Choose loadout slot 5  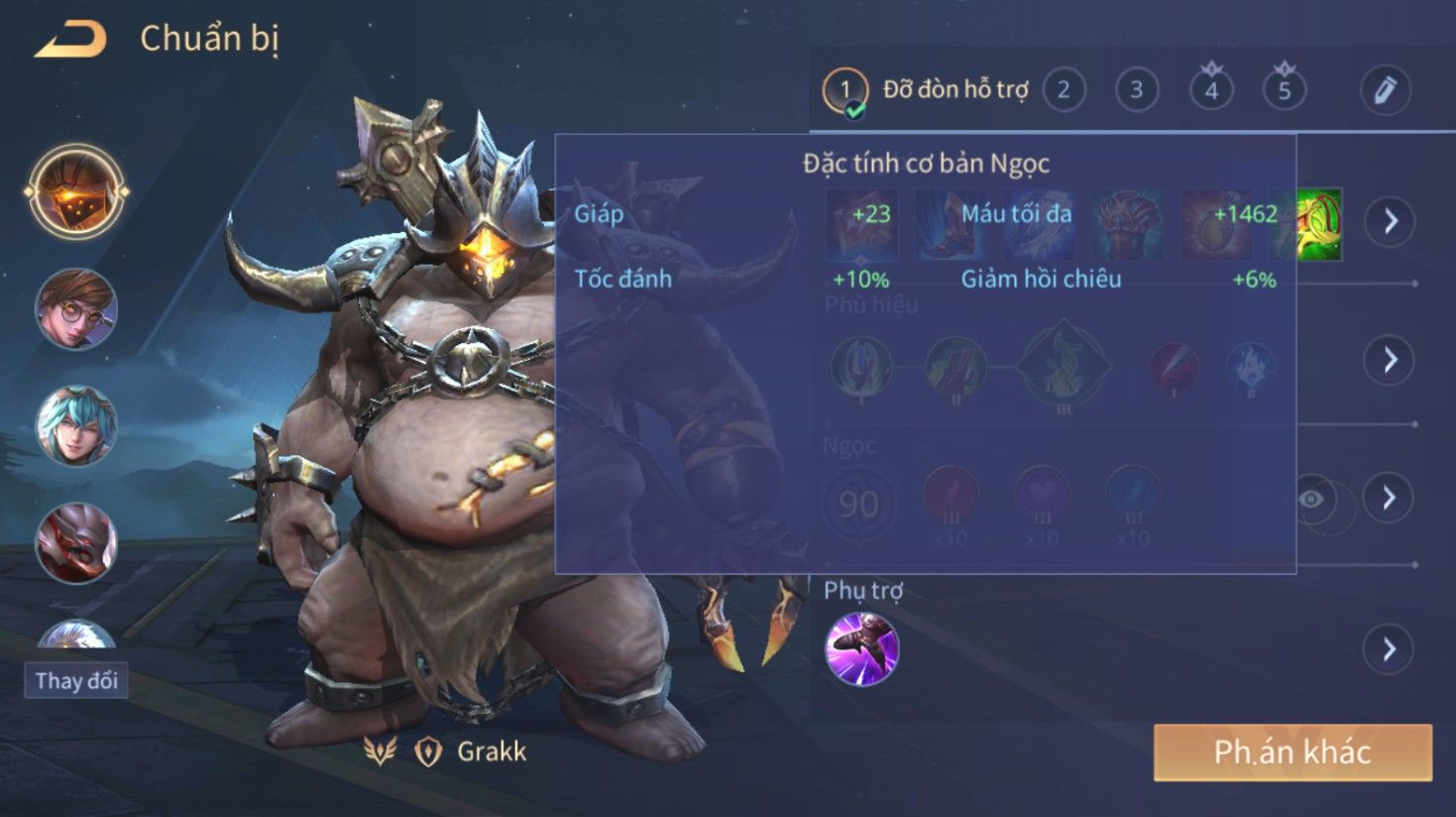tap(1285, 90)
